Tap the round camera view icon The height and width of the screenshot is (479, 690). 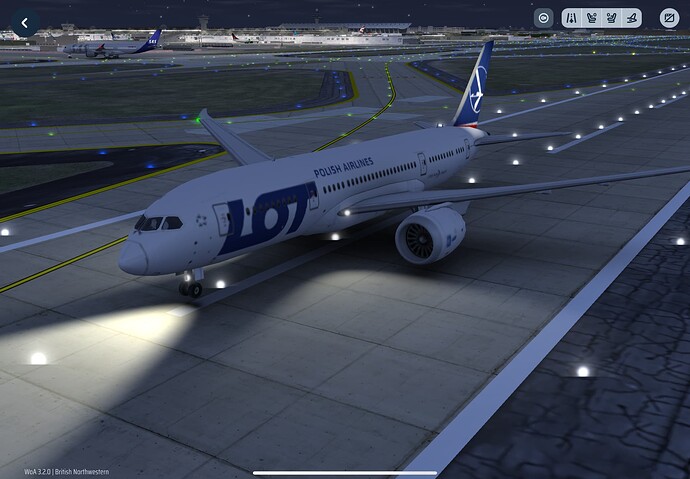point(543,18)
